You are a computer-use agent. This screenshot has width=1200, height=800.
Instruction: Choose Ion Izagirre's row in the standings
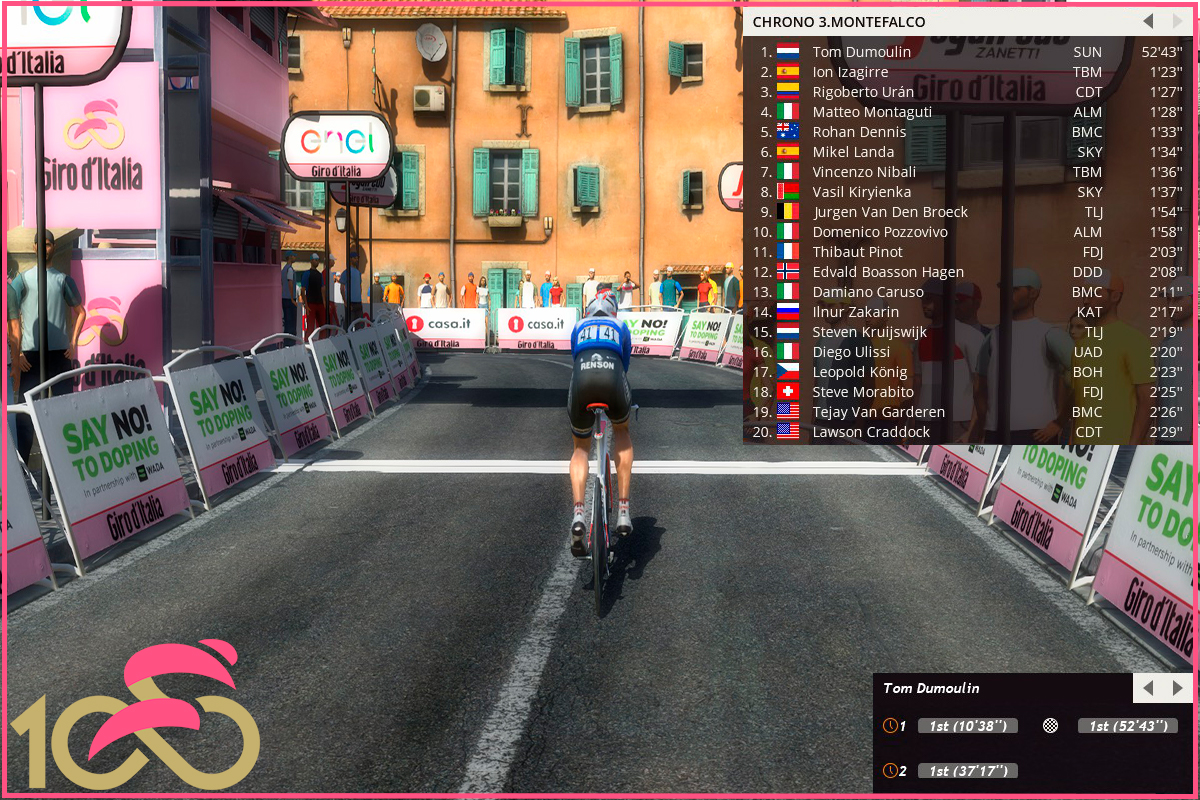[x=850, y=72]
